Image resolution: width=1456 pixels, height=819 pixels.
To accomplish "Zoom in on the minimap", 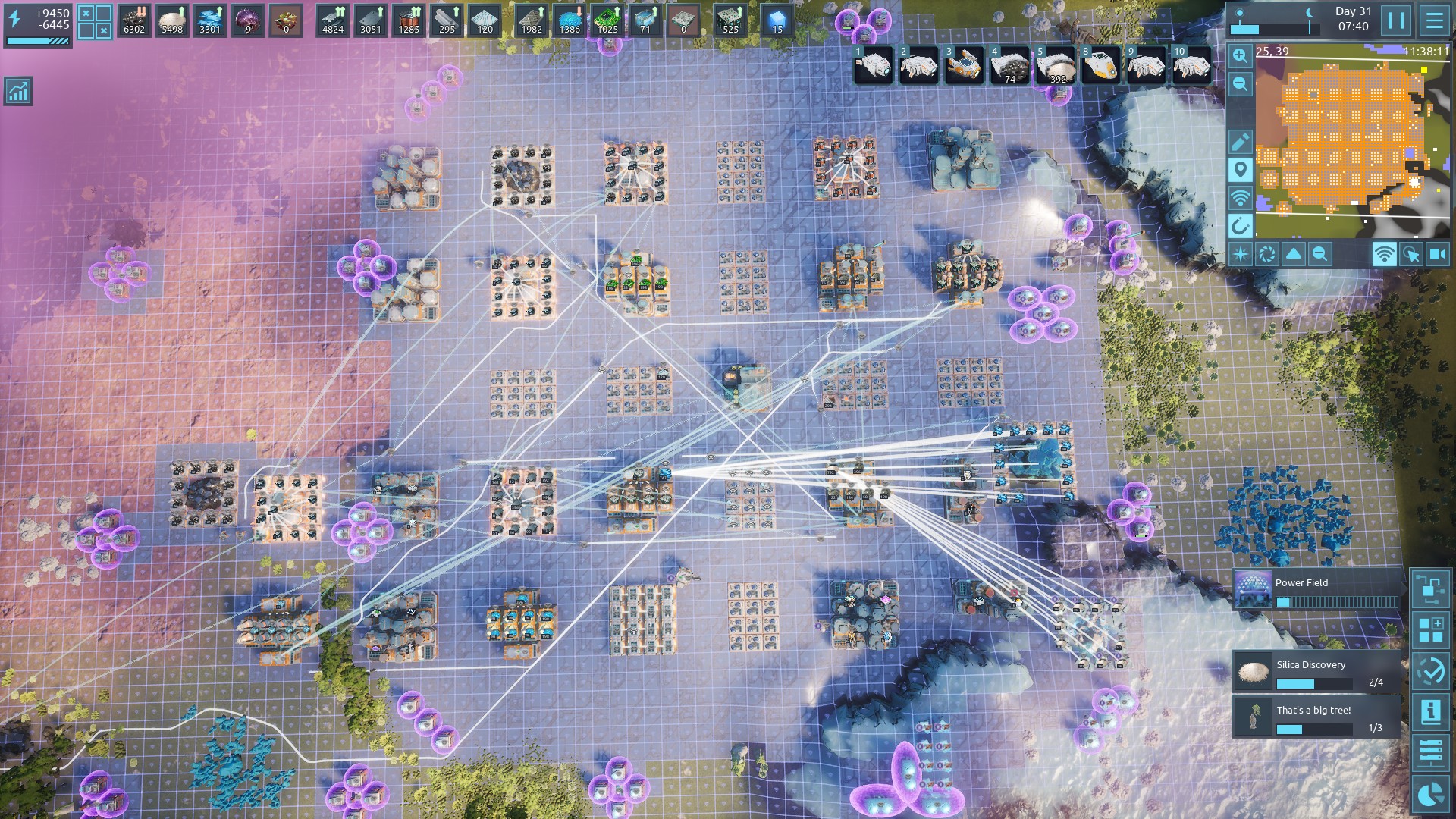I will (x=1240, y=55).
